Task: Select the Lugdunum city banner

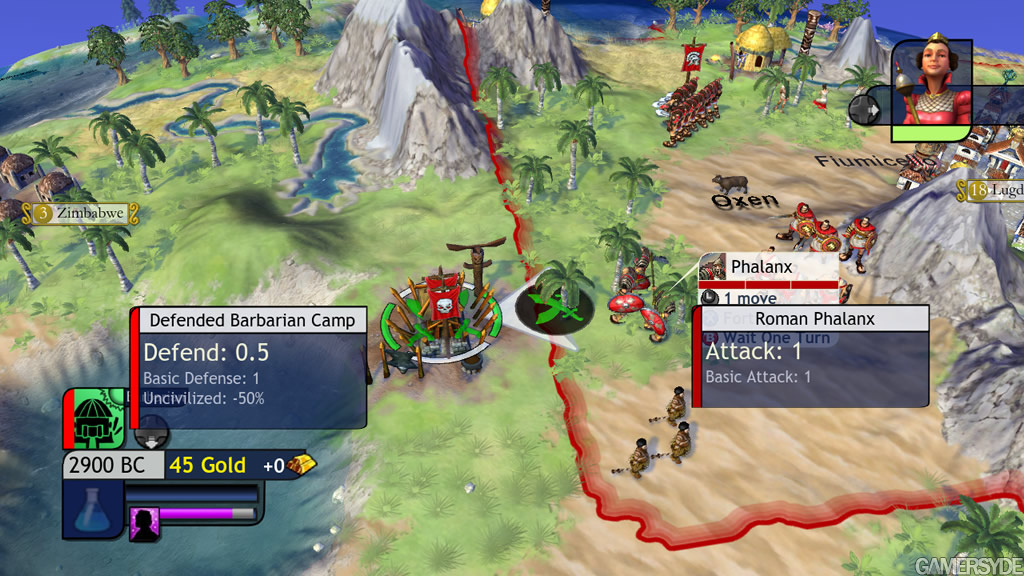Action: [994, 190]
